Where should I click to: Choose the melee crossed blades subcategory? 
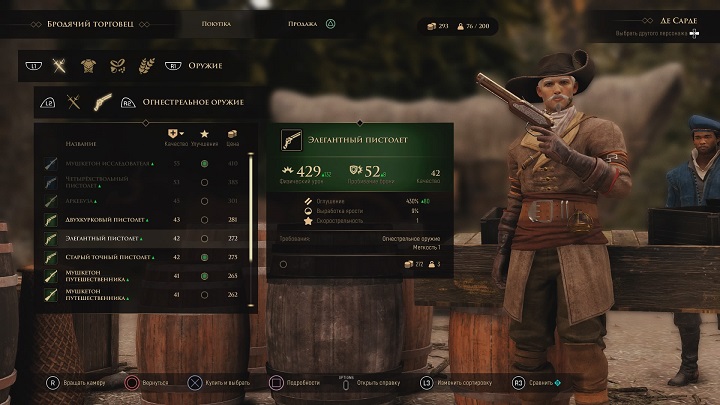coord(73,101)
